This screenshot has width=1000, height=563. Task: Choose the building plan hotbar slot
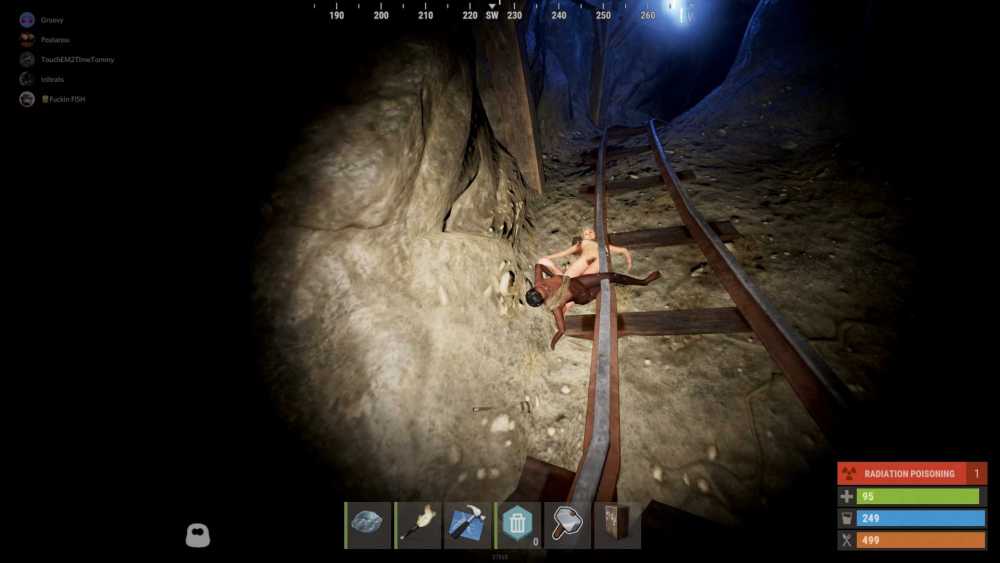(x=467, y=525)
